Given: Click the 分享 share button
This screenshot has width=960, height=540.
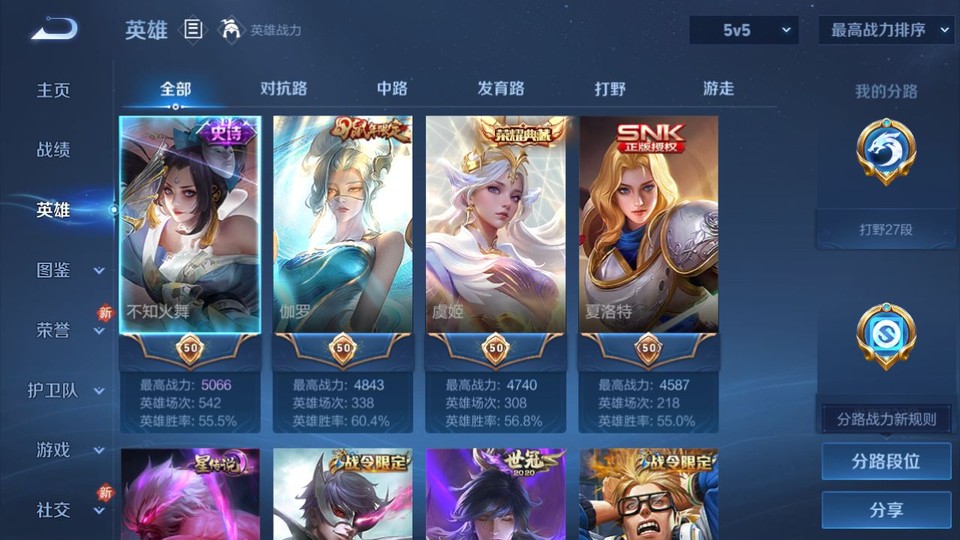Looking at the screenshot, I should pyautogui.click(x=886, y=510).
